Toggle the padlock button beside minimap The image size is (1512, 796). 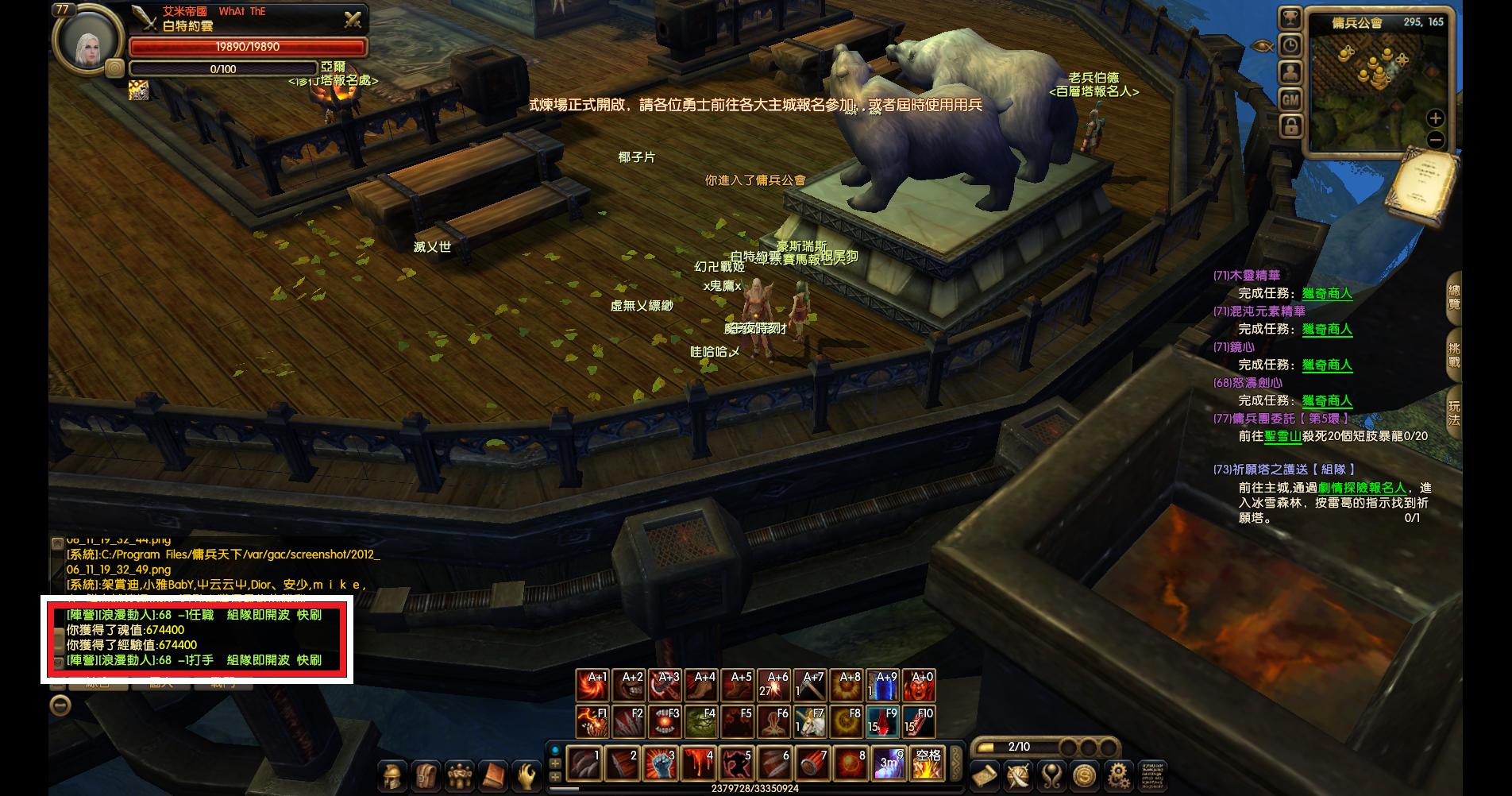1290,126
